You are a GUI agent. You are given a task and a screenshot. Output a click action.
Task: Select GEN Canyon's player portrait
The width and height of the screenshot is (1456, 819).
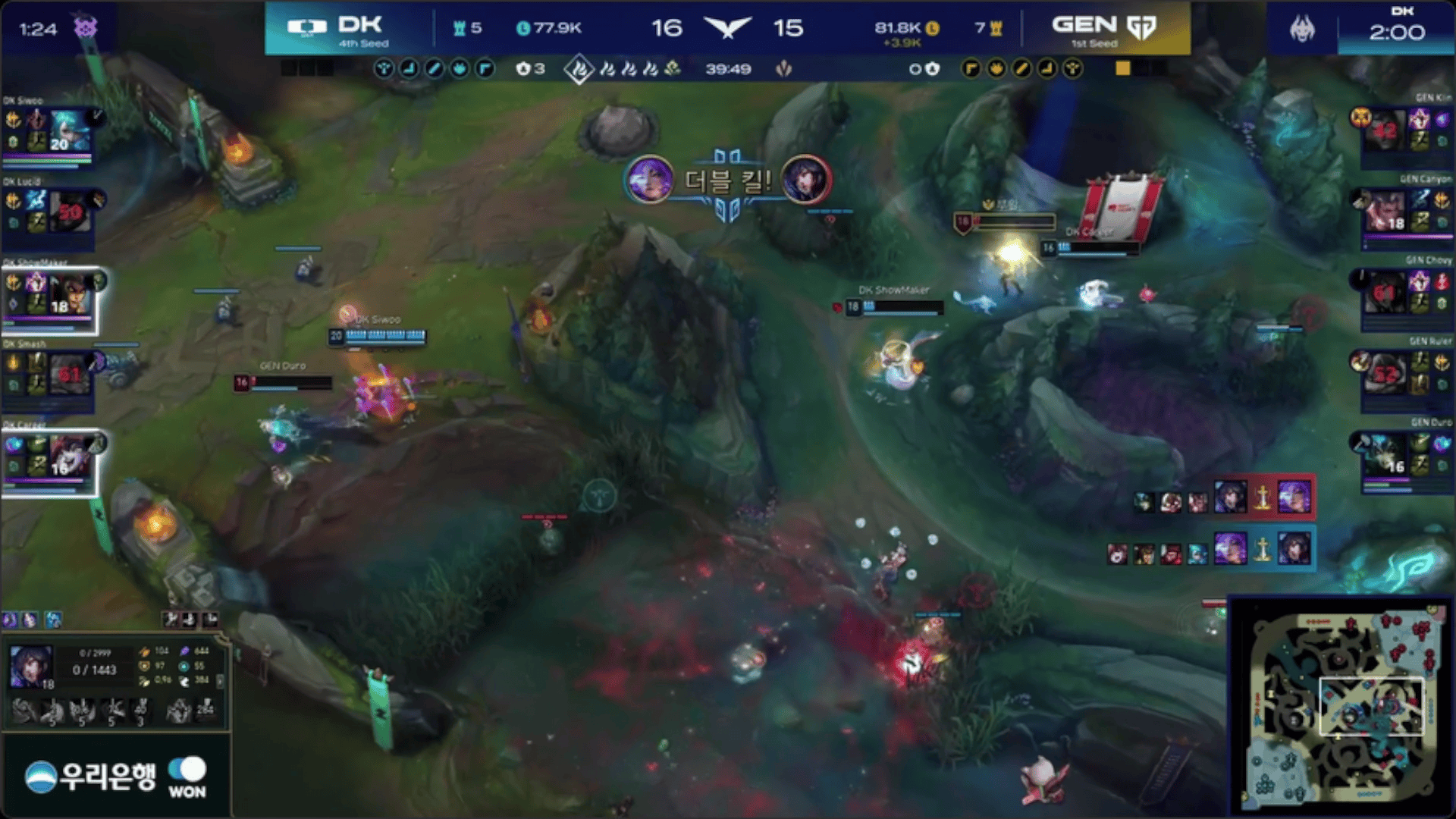coord(1385,212)
